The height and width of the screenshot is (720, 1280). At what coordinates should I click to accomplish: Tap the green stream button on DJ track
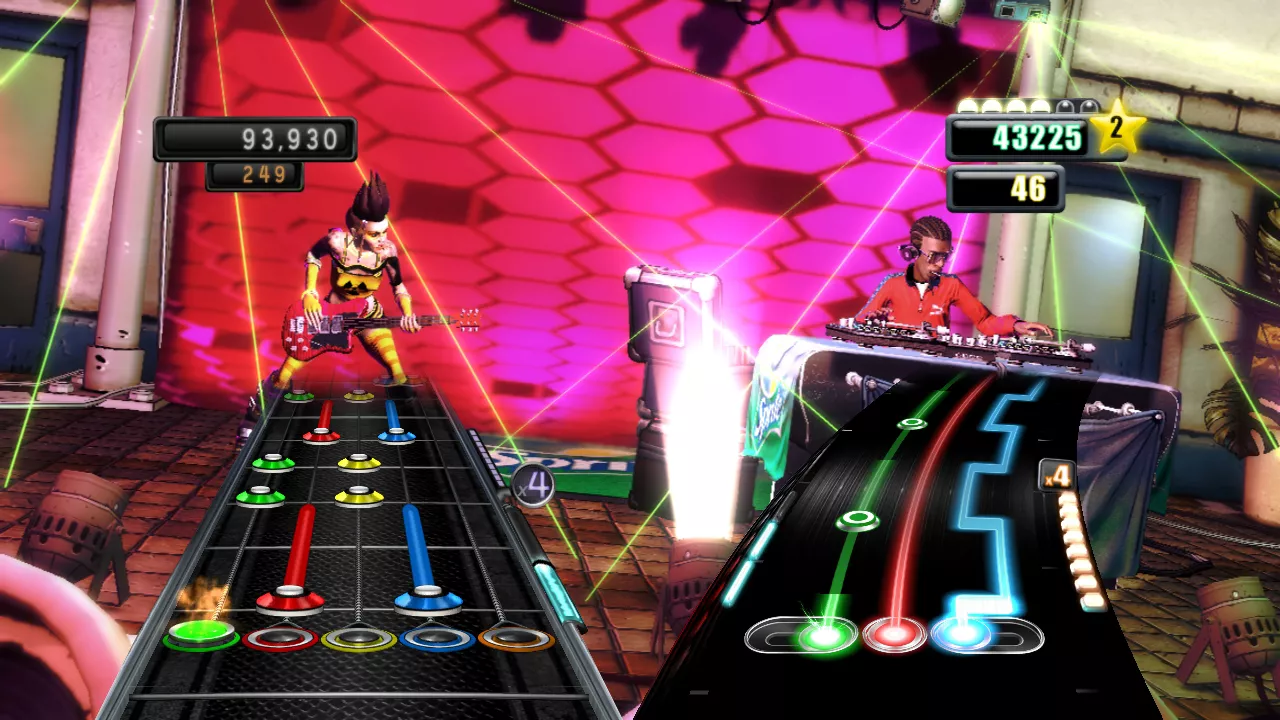click(x=824, y=634)
